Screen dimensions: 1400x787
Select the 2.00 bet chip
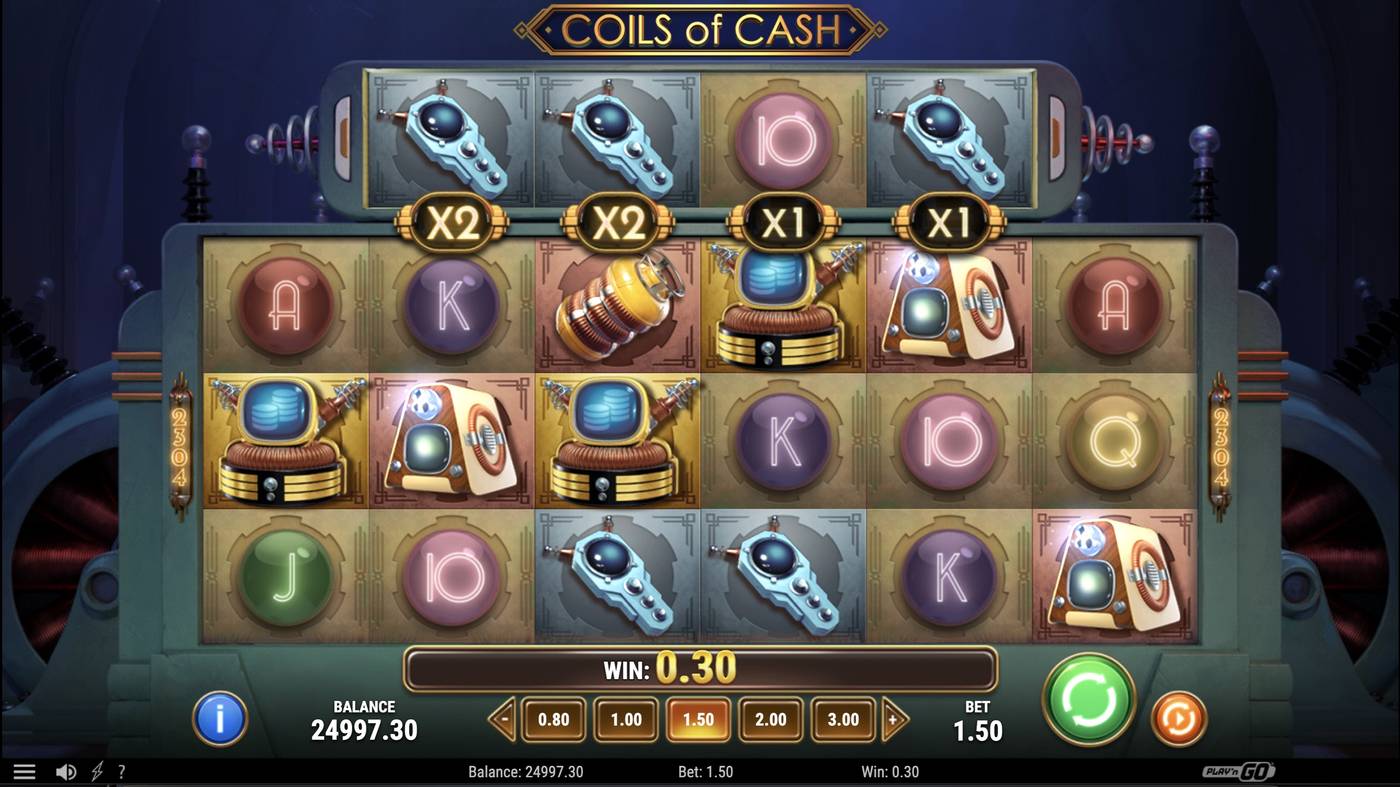tap(772, 718)
